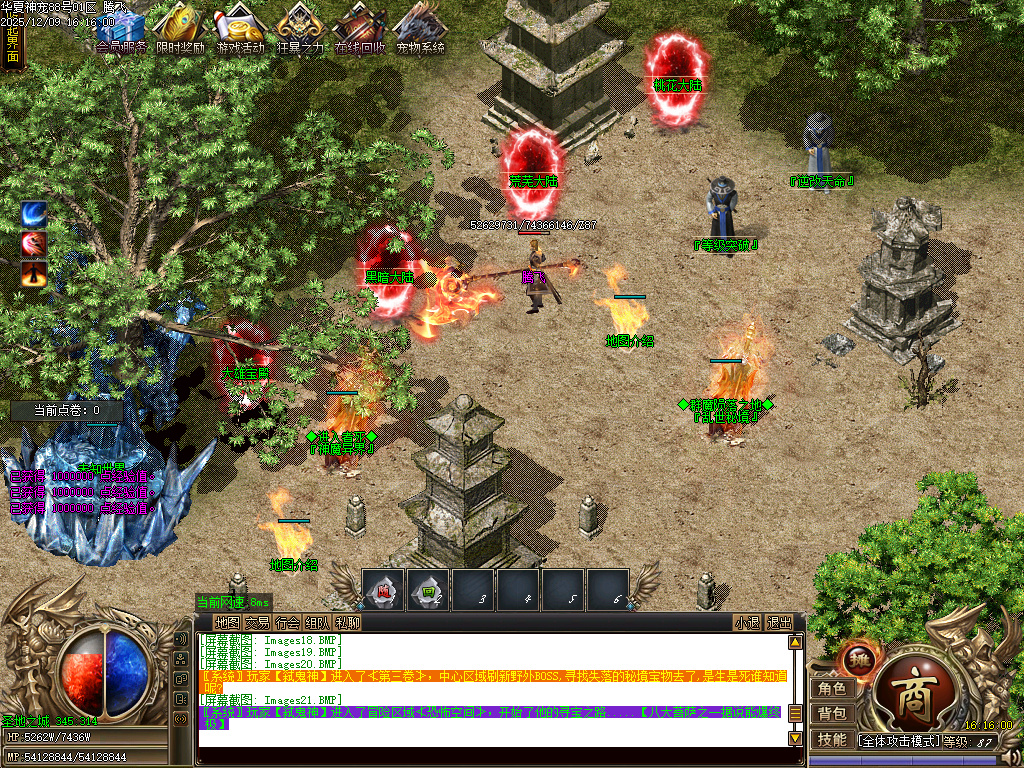Open the 会员服务 member service gift box

pyautogui.click(x=121, y=28)
